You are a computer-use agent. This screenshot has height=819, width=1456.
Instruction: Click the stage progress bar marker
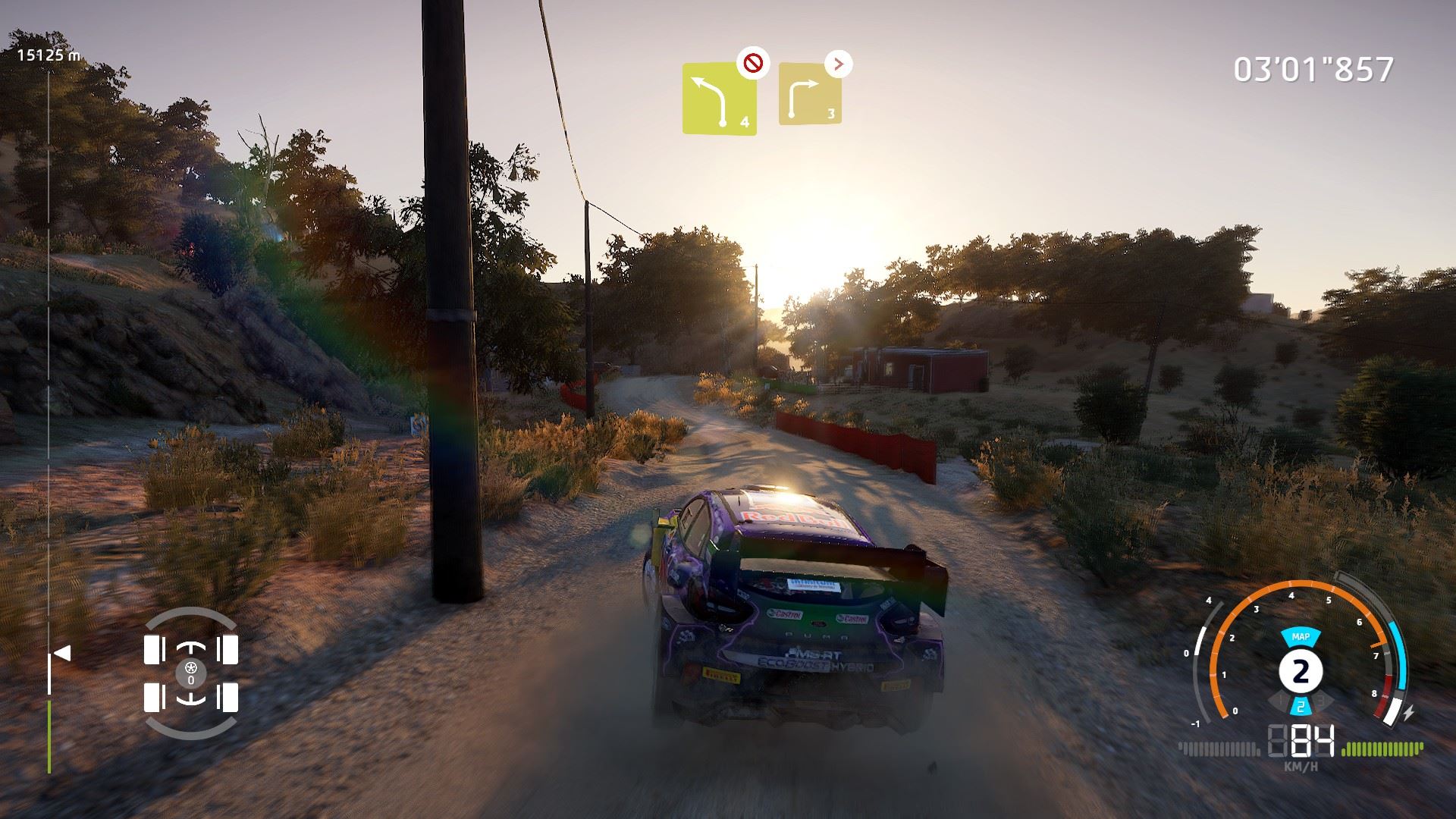62,653
